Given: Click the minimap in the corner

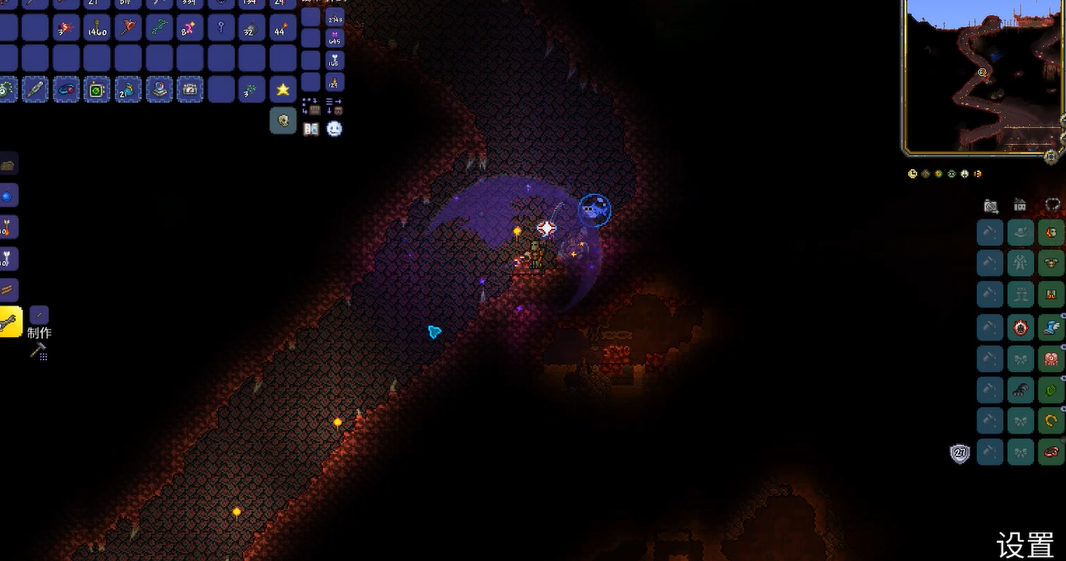Looking at the screenshot, I should pyautogui.click(x=982, y=77).
